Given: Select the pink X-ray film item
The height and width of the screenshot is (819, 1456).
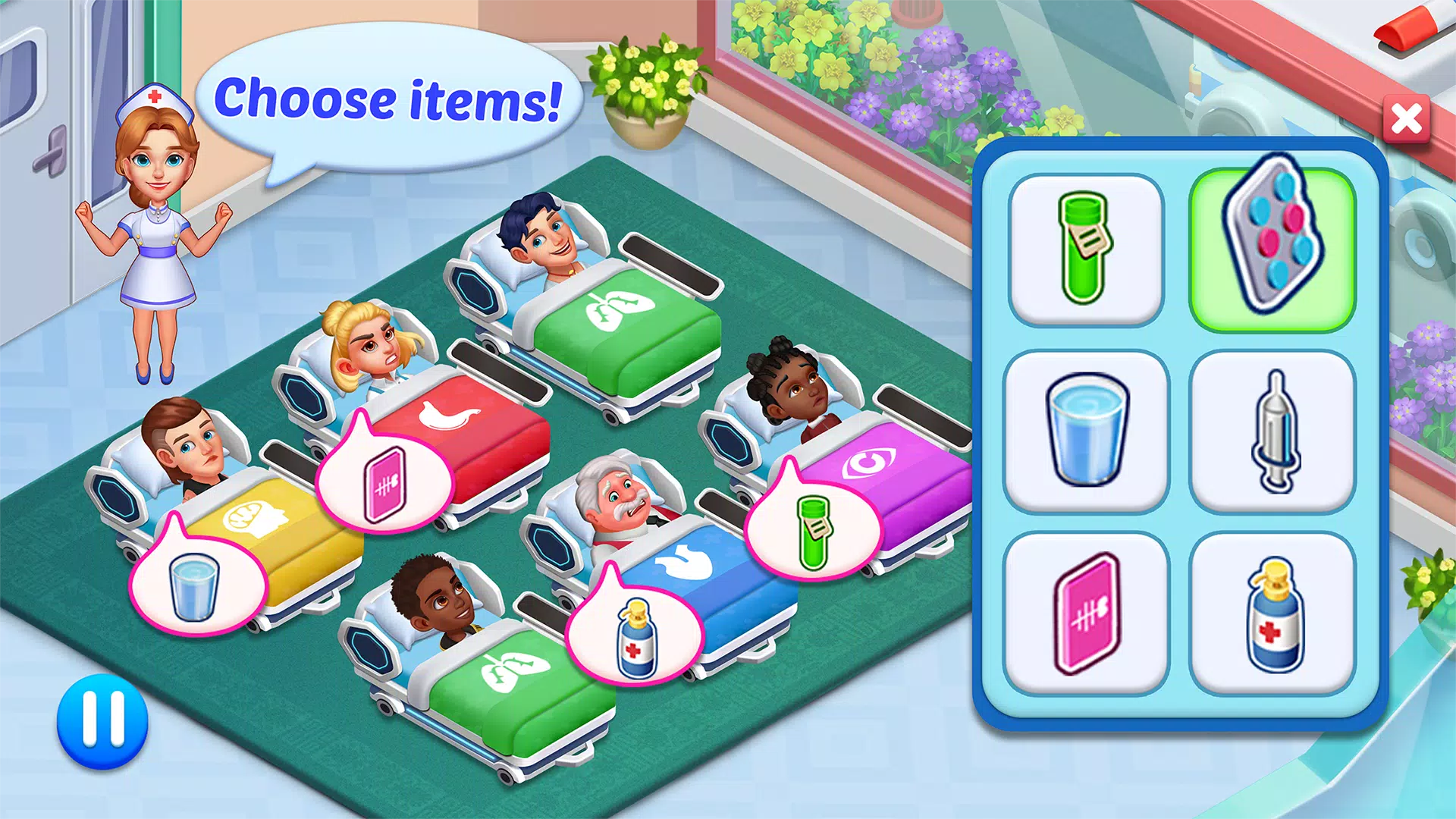Looking at the screenshot, I should pyautogui.click(x=1086, y=613).
